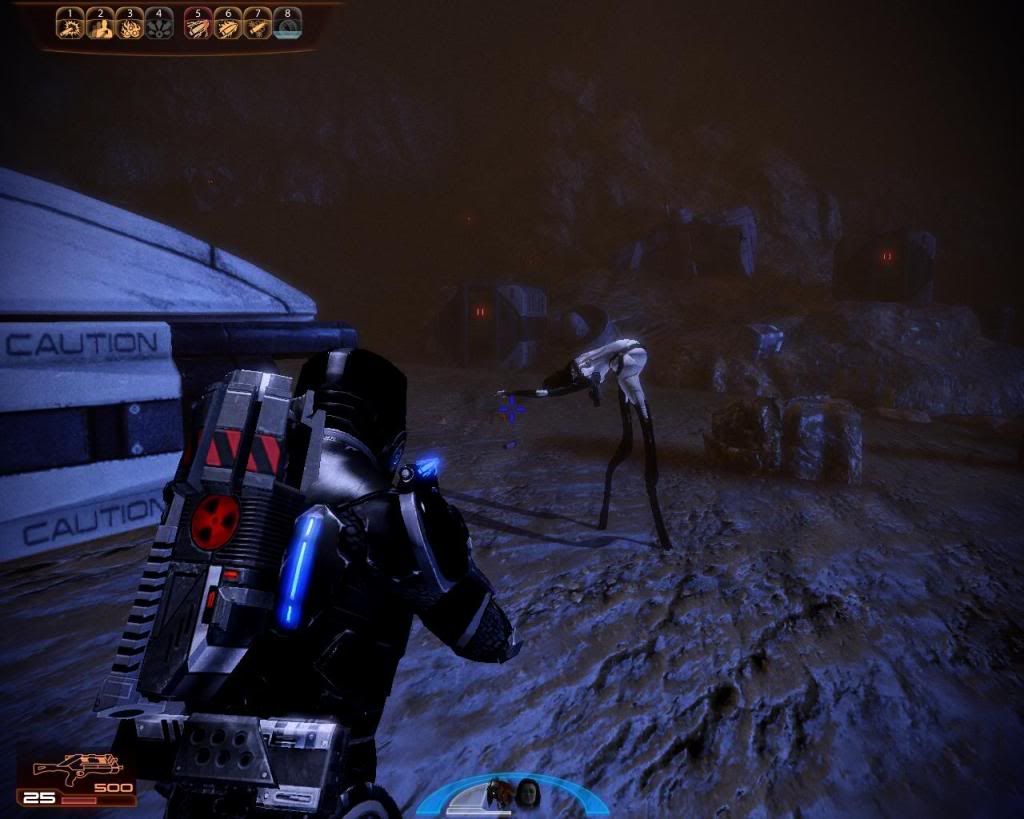Choose the red-bordered ammo power in slot 5
The image size is (1024, 819).
(199, 24)
